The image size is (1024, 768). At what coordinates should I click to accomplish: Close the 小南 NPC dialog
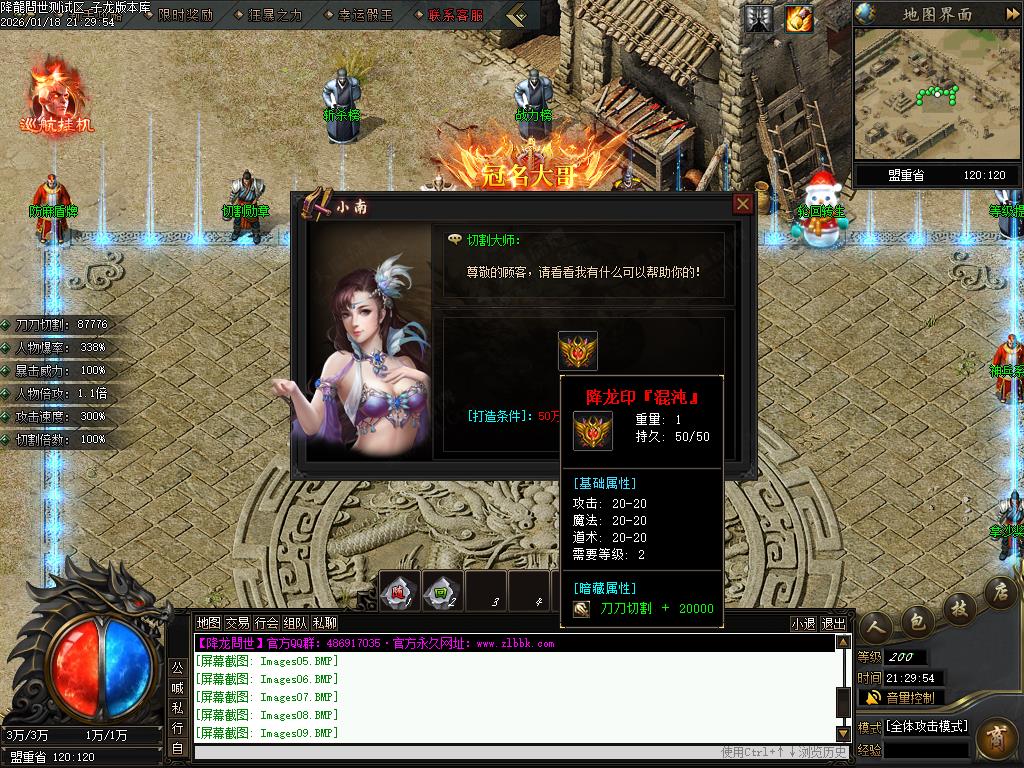(x=742, y=204)
